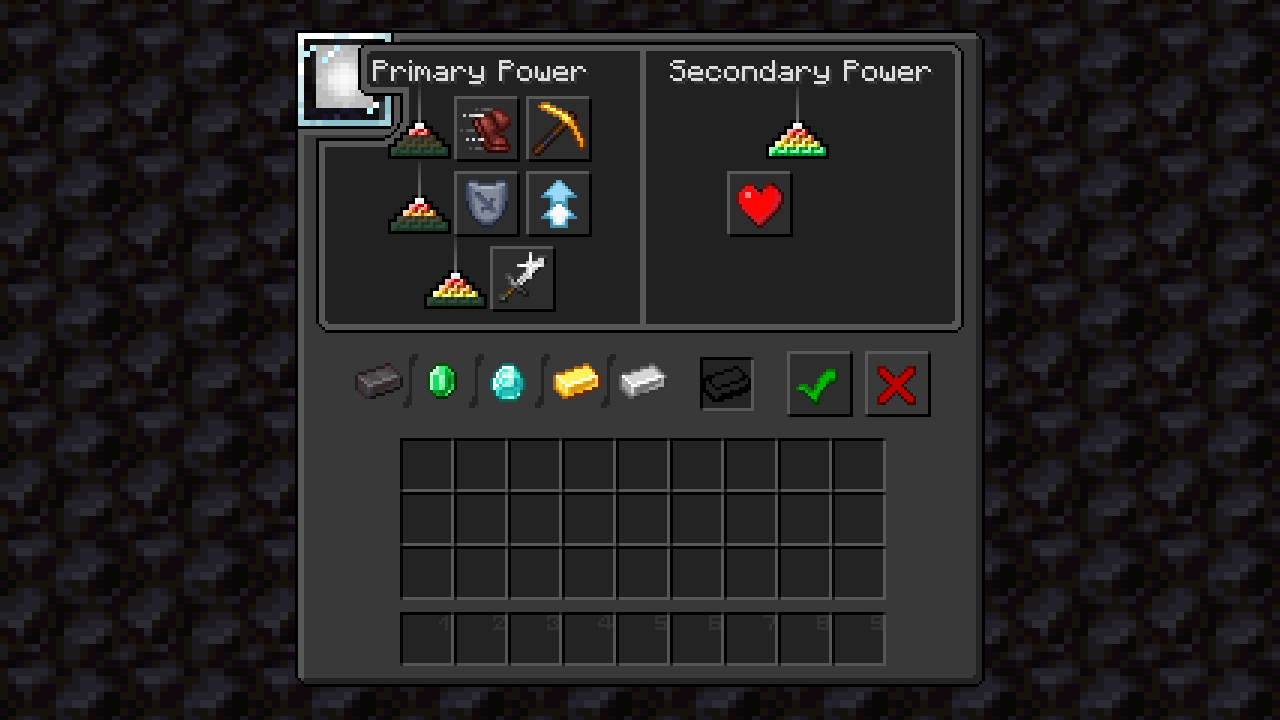
Task: Toggle the top-tier candle under Primary Power
Action: 418,140
